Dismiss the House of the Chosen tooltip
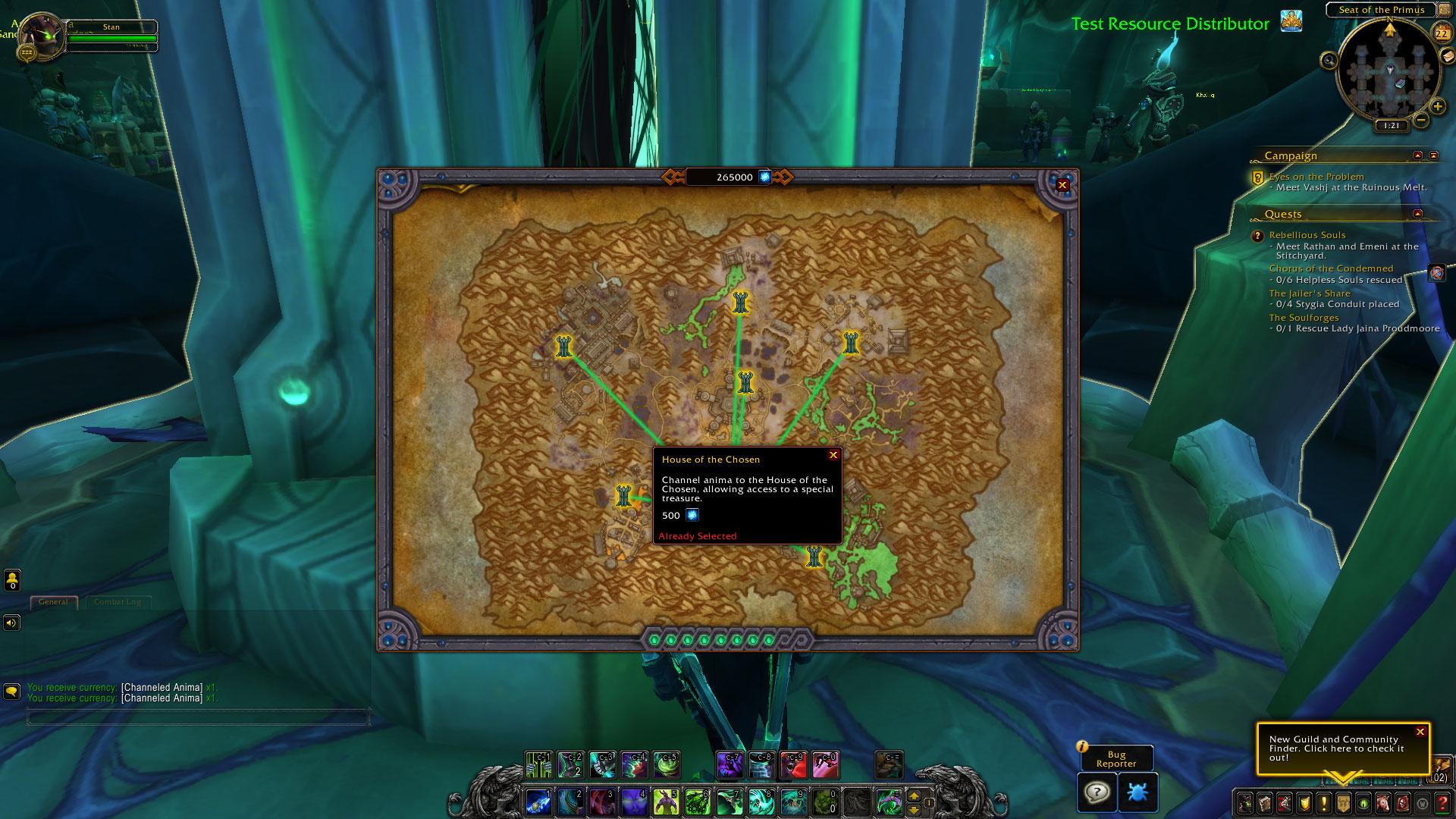Viewport: 1456px width, 819px height. point(833,455)
